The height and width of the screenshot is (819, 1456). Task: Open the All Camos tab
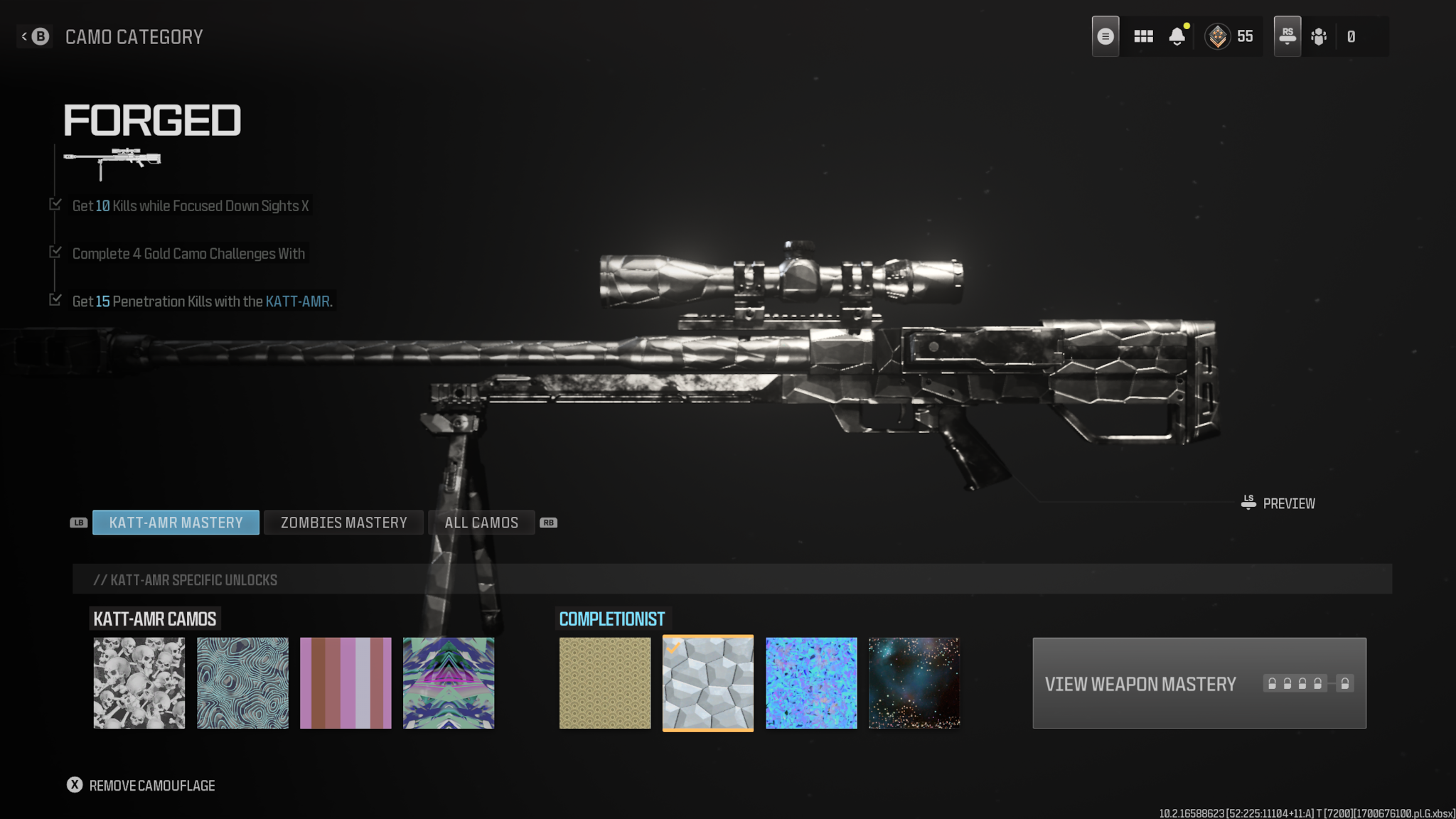481,523
